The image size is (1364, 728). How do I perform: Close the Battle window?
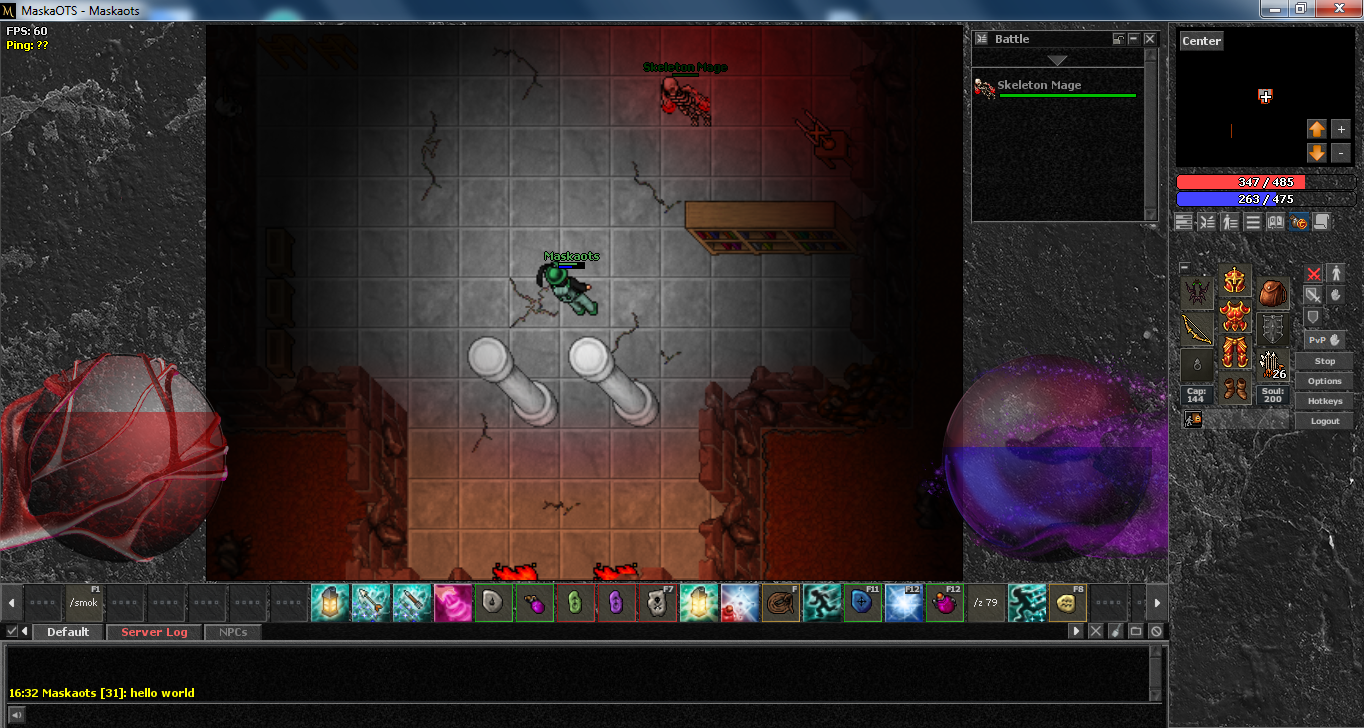[1150, 39]
